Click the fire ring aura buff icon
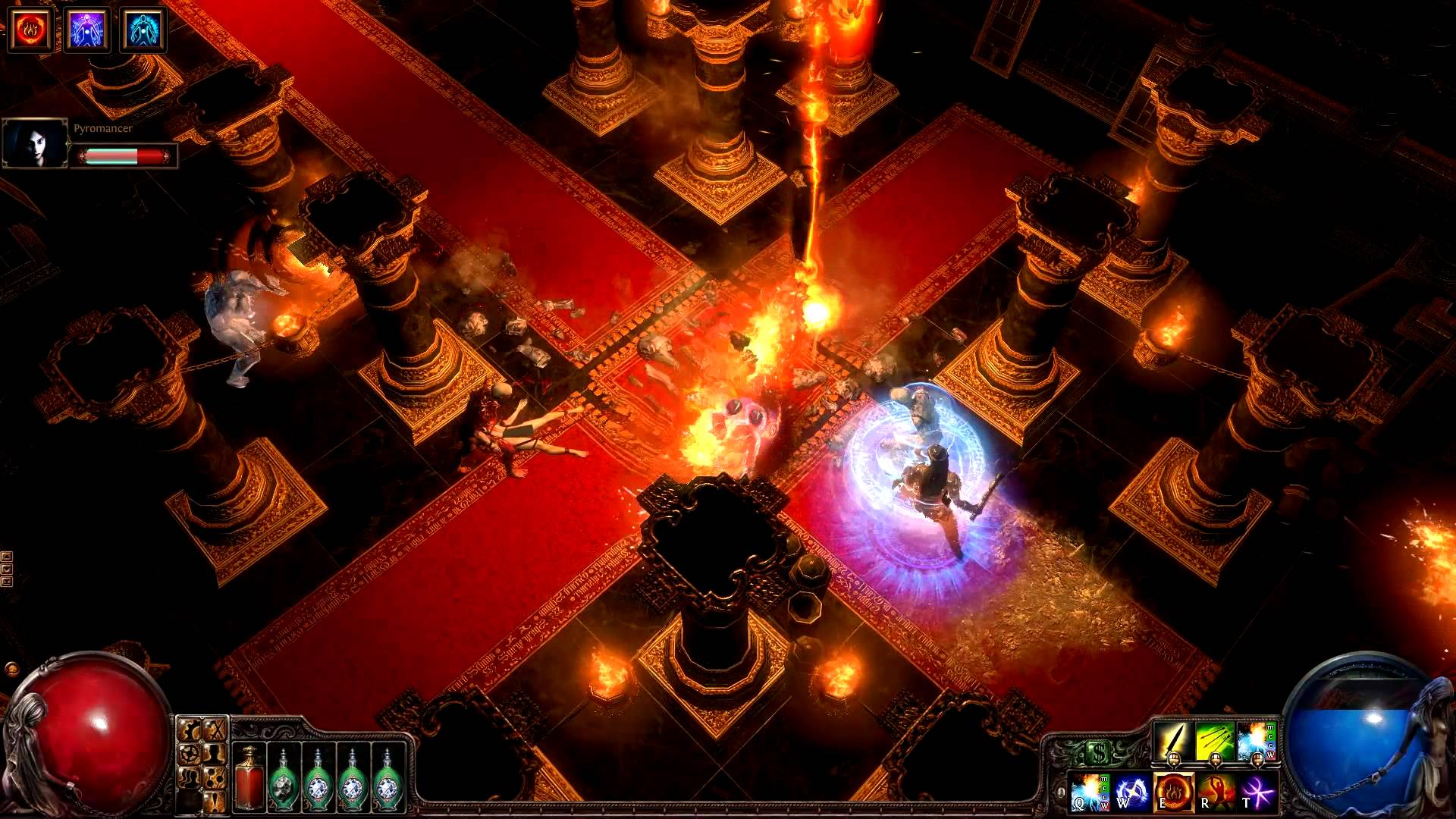The height and width of the screenshot is (819, 1456). click(30, 29)
